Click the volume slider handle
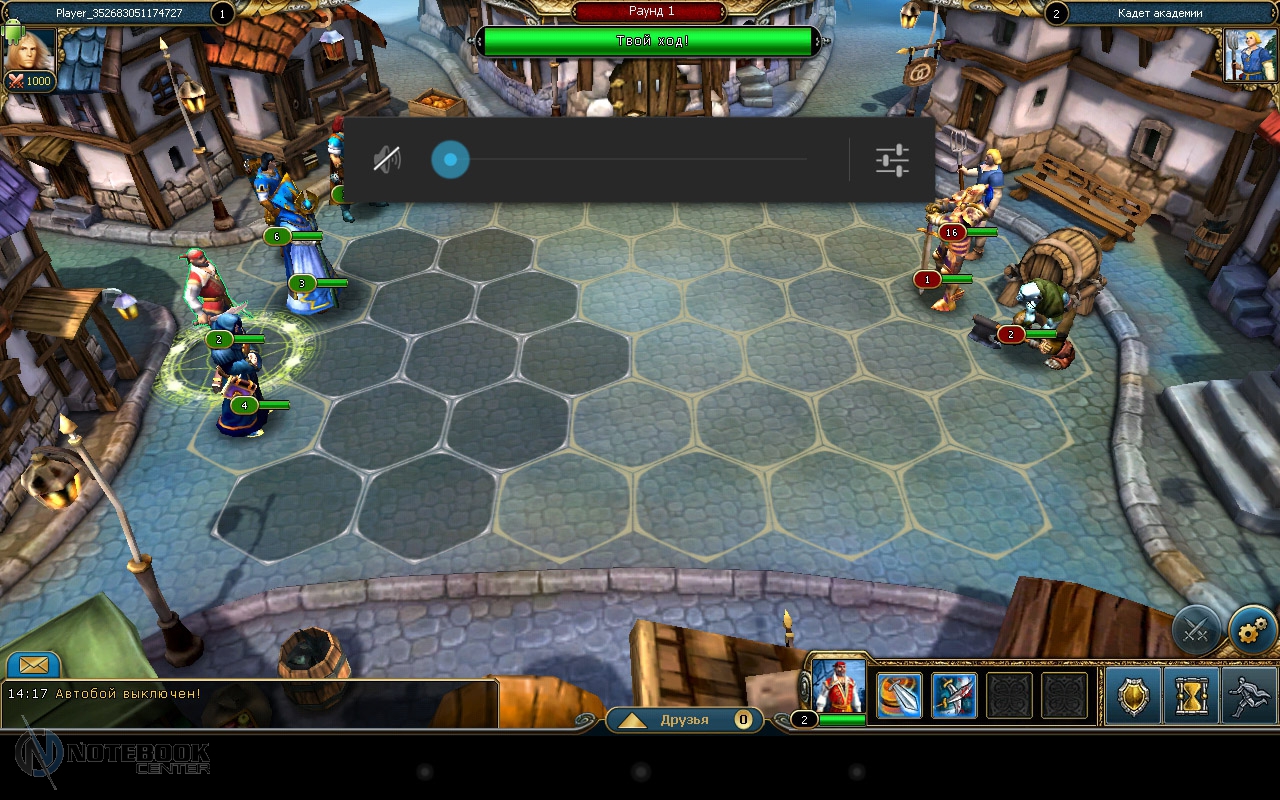Image resolution: width=1280 pixels, height=800 pixels. [450, 160]
